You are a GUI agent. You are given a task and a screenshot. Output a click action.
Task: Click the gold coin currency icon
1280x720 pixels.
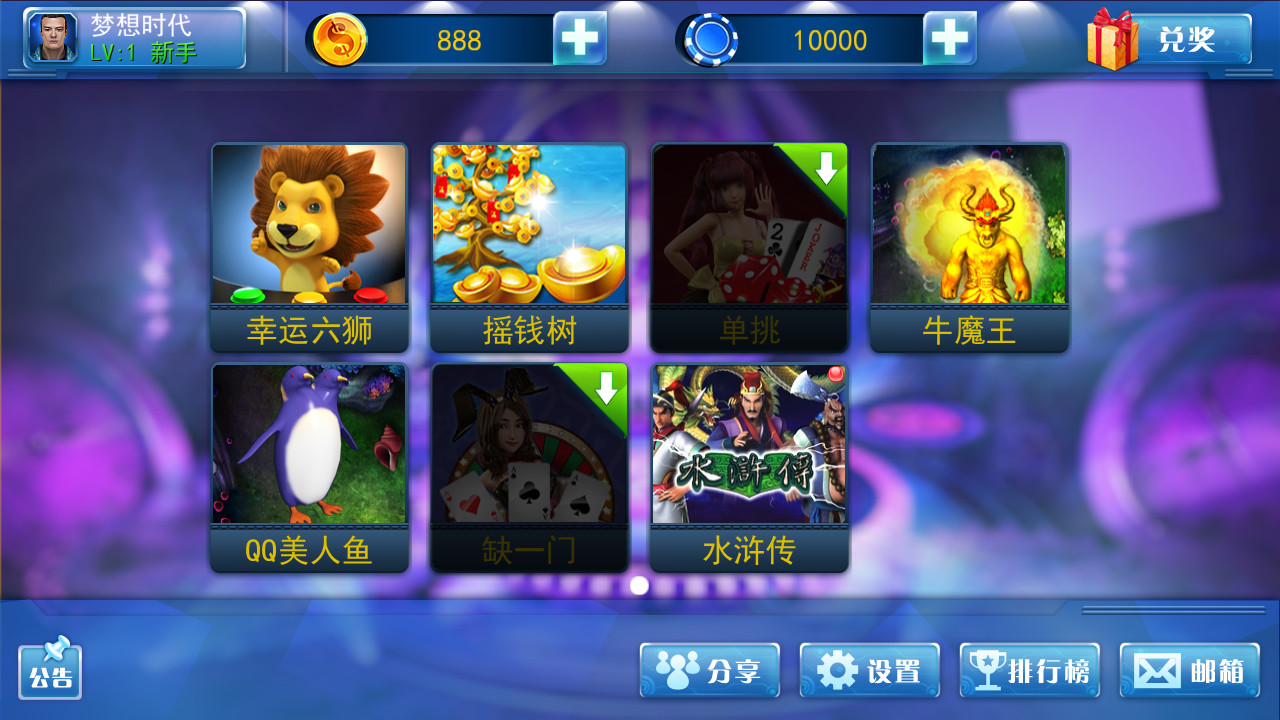339,38
